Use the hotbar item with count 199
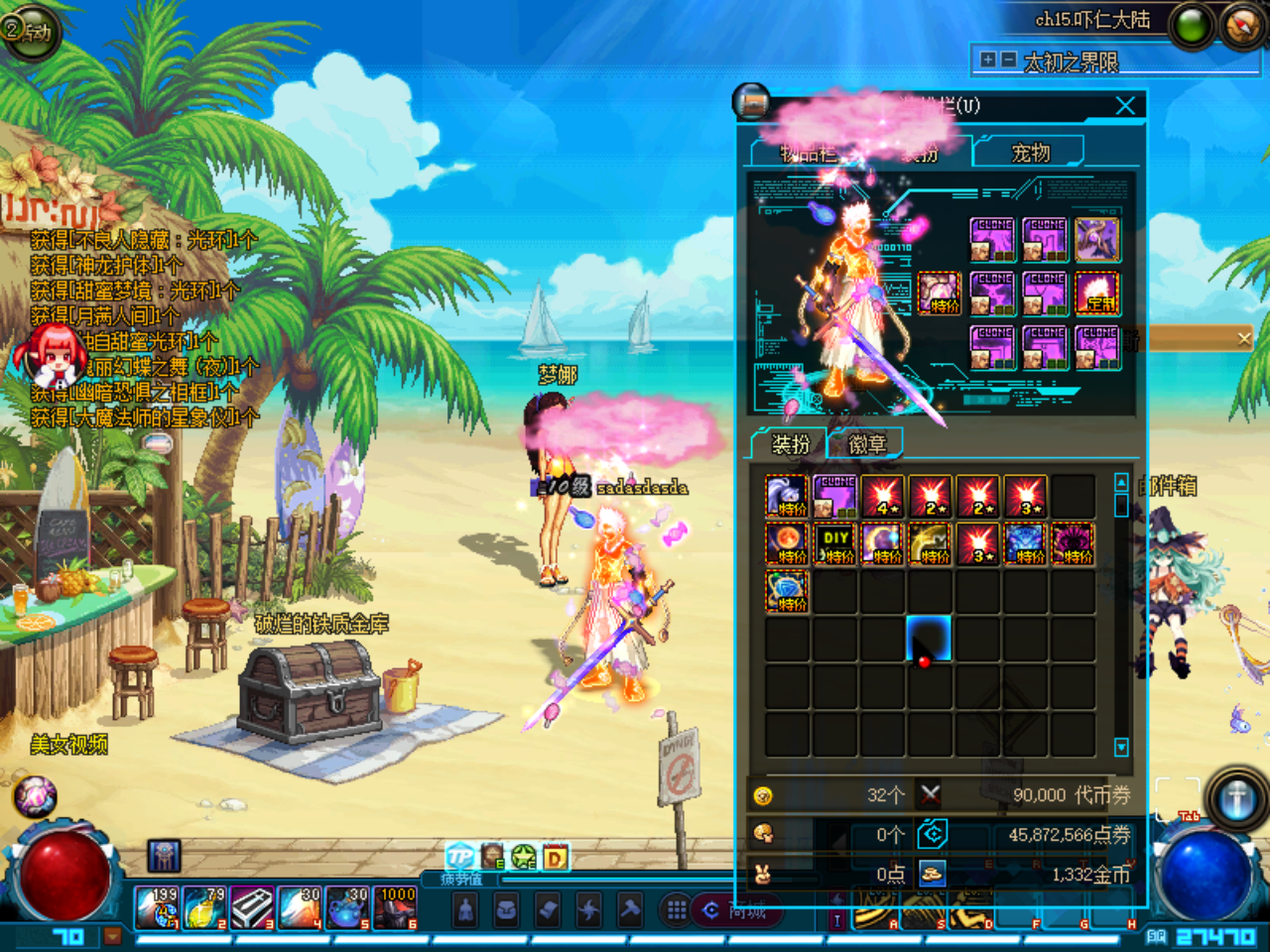Viewport: 1270px width, 952px height. (x=157, y=908)
